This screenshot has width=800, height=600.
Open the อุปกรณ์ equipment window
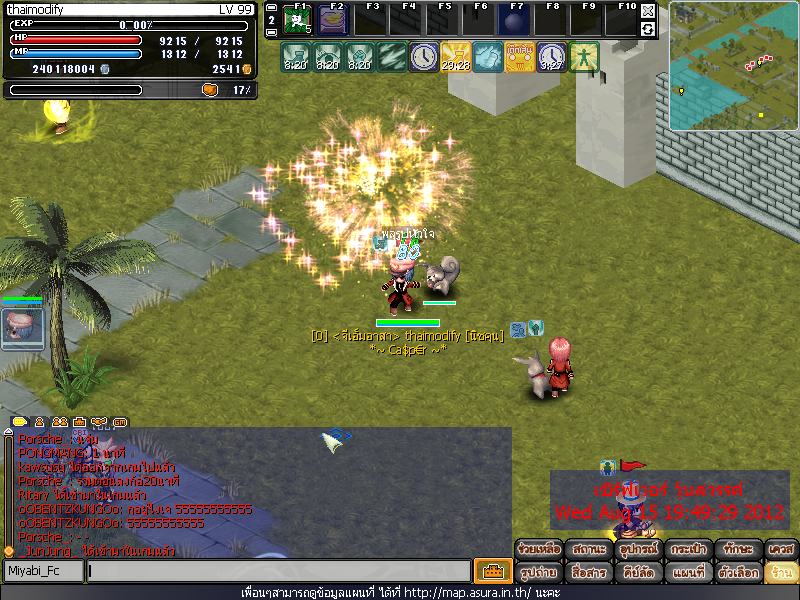(636, 549)
